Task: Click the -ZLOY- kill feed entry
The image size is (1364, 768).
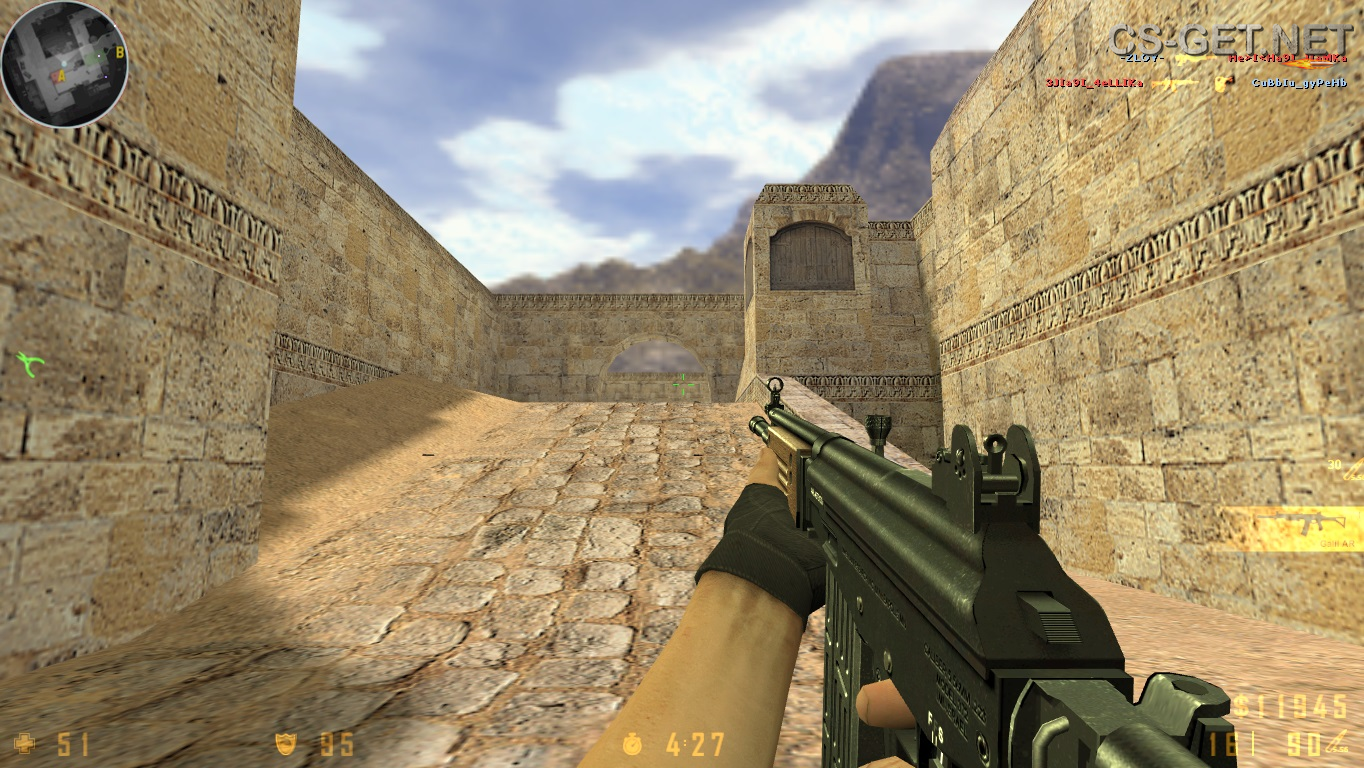Action: [x=1142, y=59]
